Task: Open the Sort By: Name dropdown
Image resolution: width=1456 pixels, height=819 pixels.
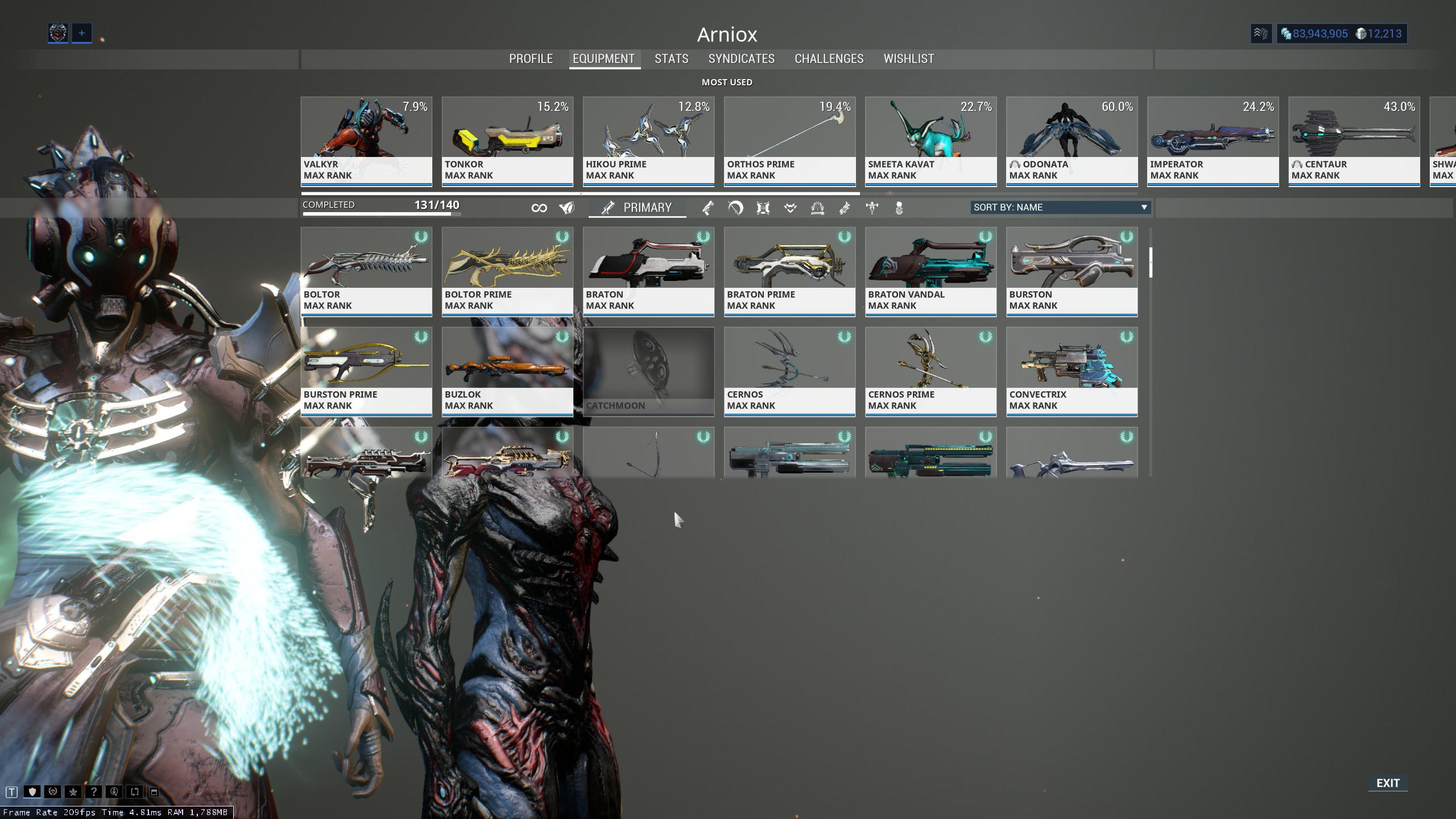Action: [1060, 208]
